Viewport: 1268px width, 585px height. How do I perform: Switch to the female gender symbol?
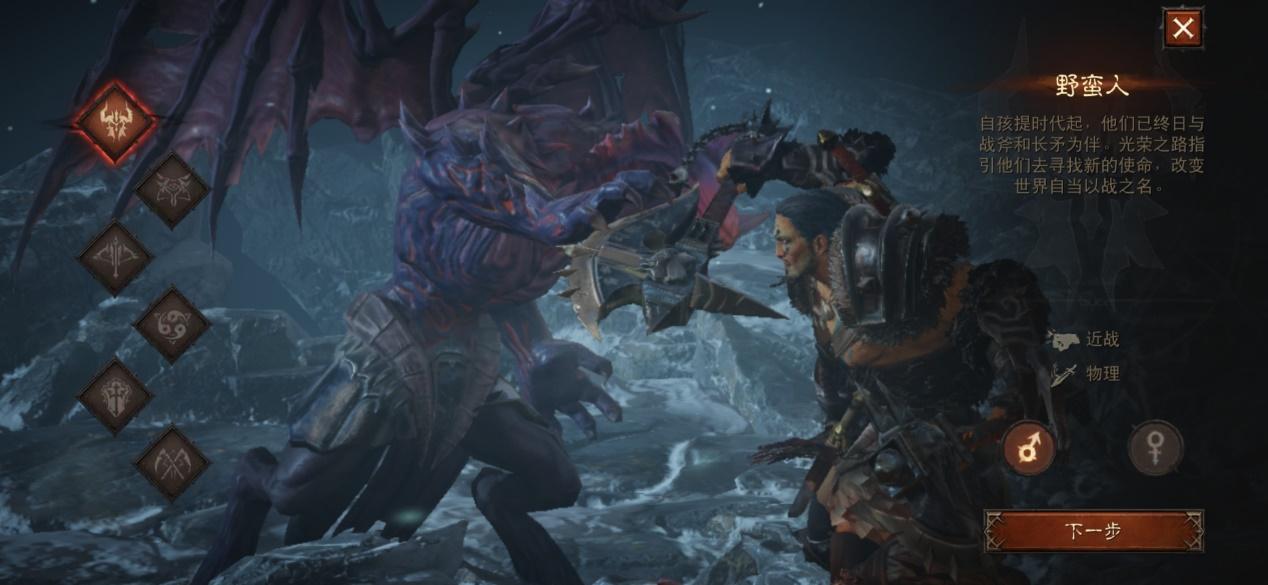point(1156,448)
